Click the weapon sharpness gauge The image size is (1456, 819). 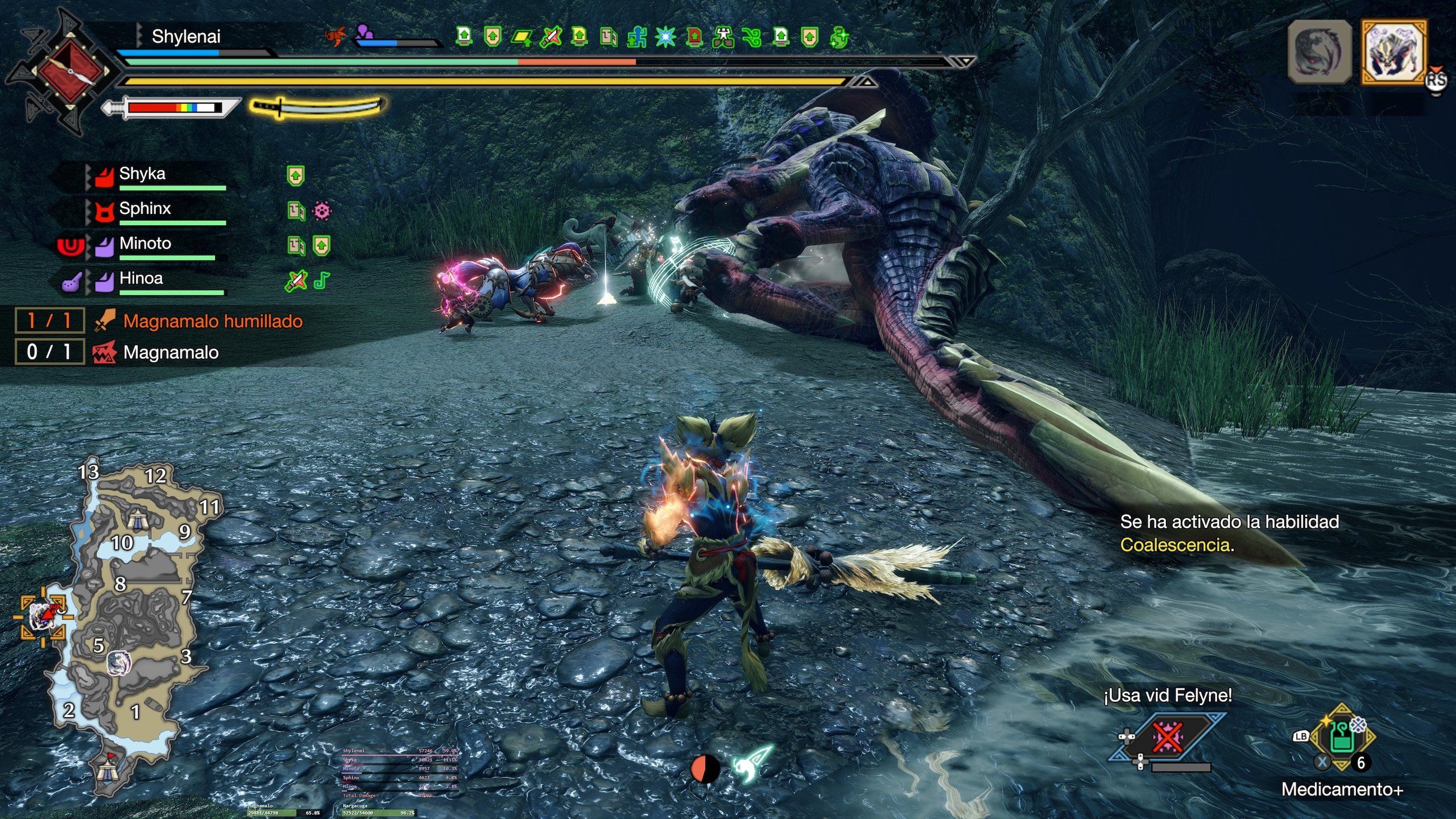[173, 107]
